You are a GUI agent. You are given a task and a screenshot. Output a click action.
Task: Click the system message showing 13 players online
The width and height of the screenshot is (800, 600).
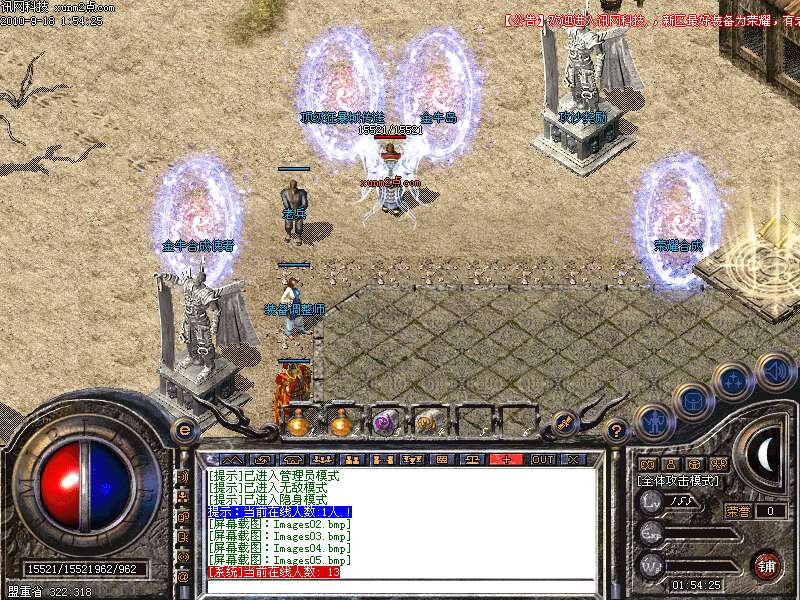pyautogui.click(x=274, y=572)
